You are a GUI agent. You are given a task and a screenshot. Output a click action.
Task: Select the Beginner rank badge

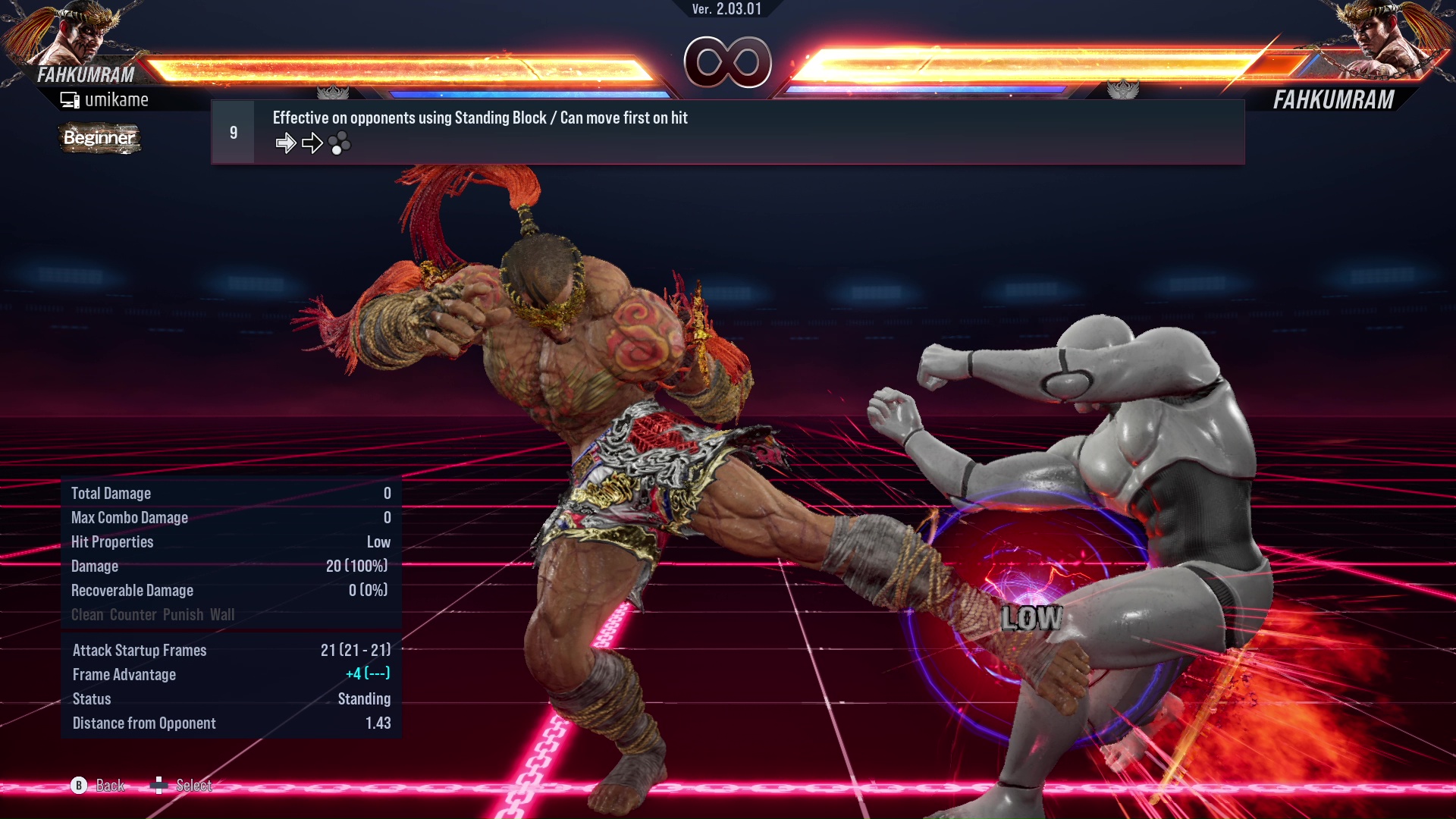click(99, 138)
